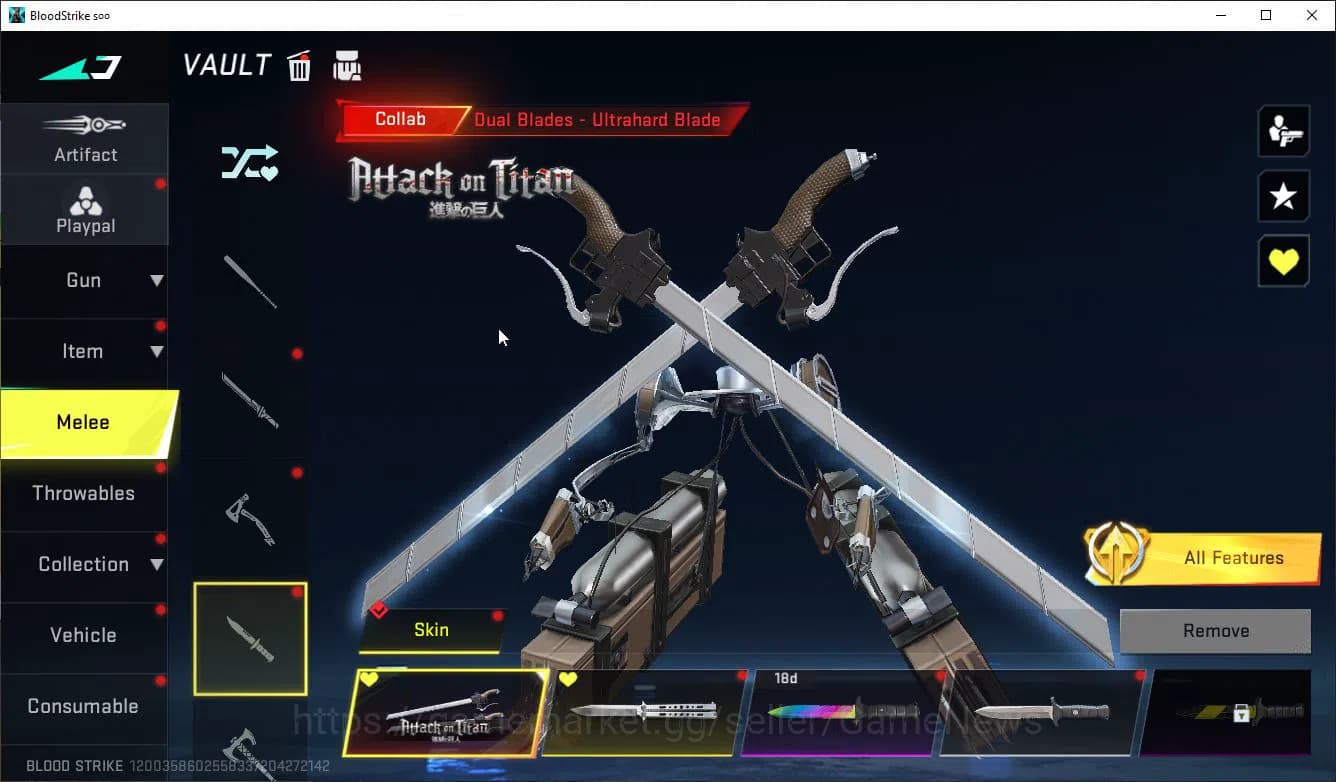Select the character preview icon on the right
This screenshot has width=1336, height=782.
click(1283, 130)
